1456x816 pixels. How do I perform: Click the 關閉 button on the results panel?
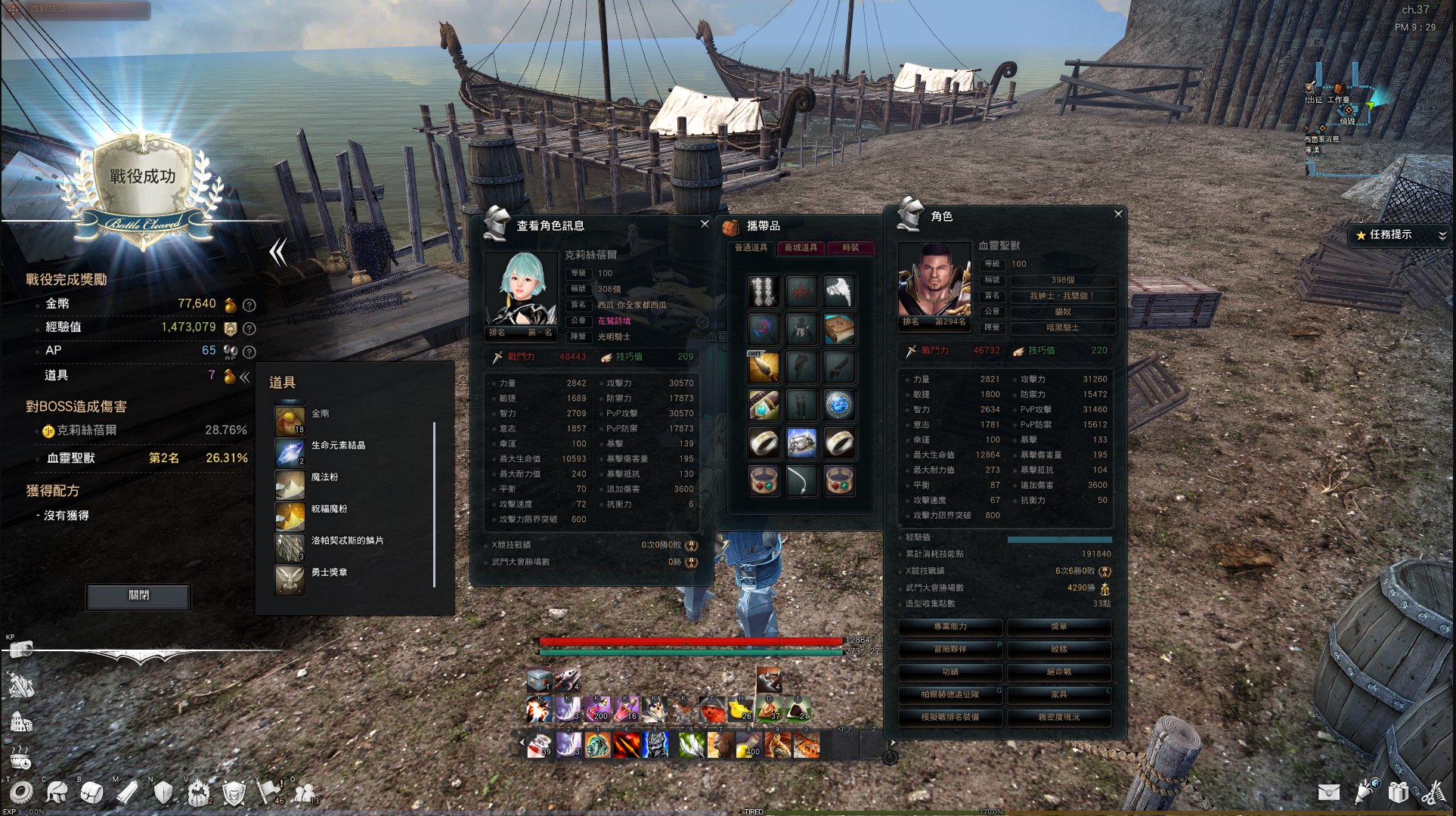[138, 596]
